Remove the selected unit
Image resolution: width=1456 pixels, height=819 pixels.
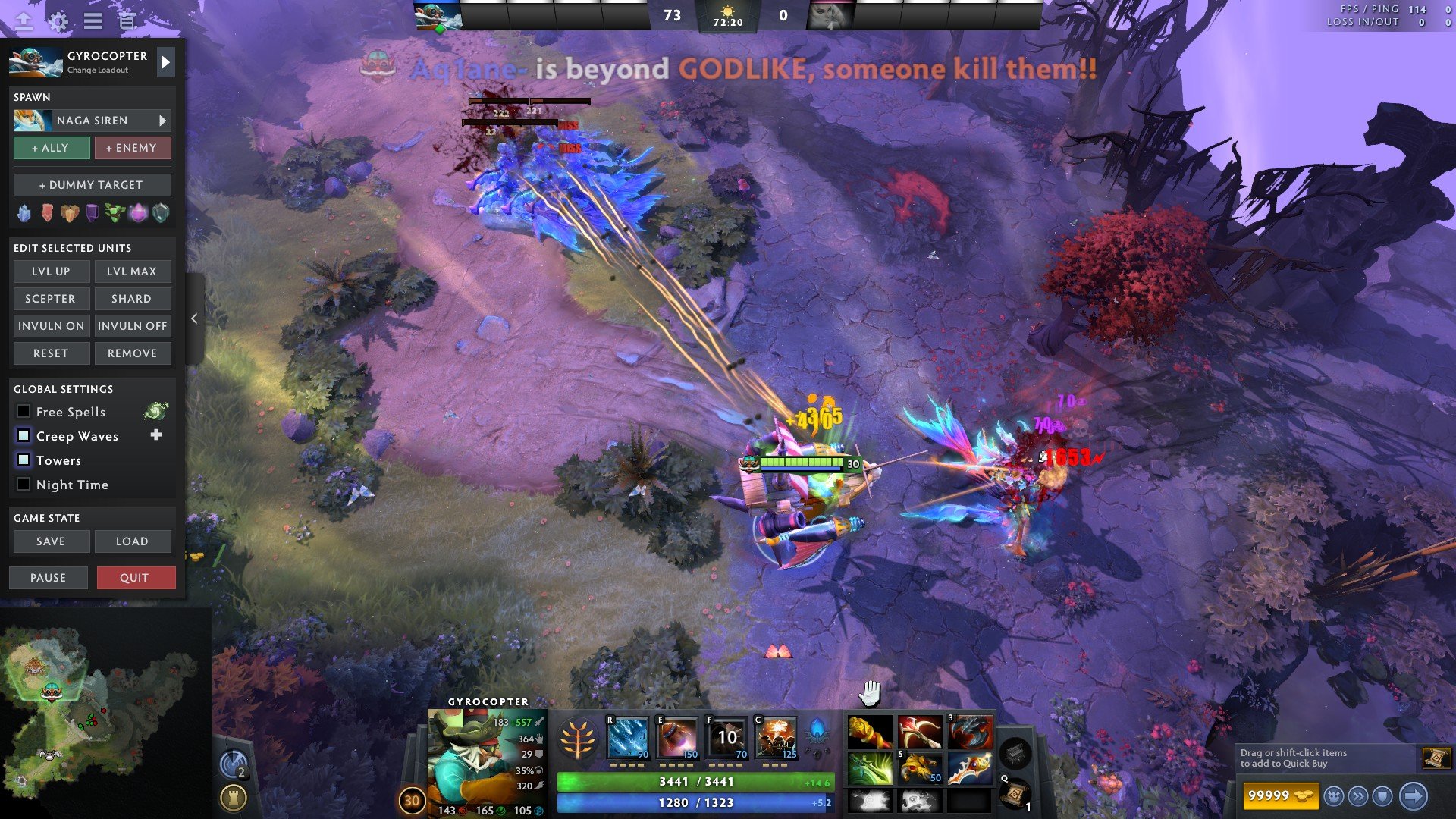132,353
